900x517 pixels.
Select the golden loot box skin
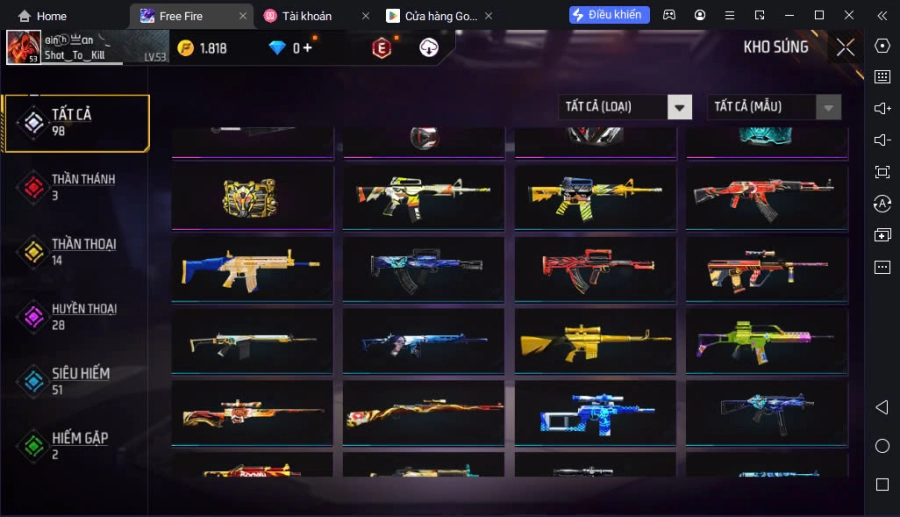click(x=252, y=196)
